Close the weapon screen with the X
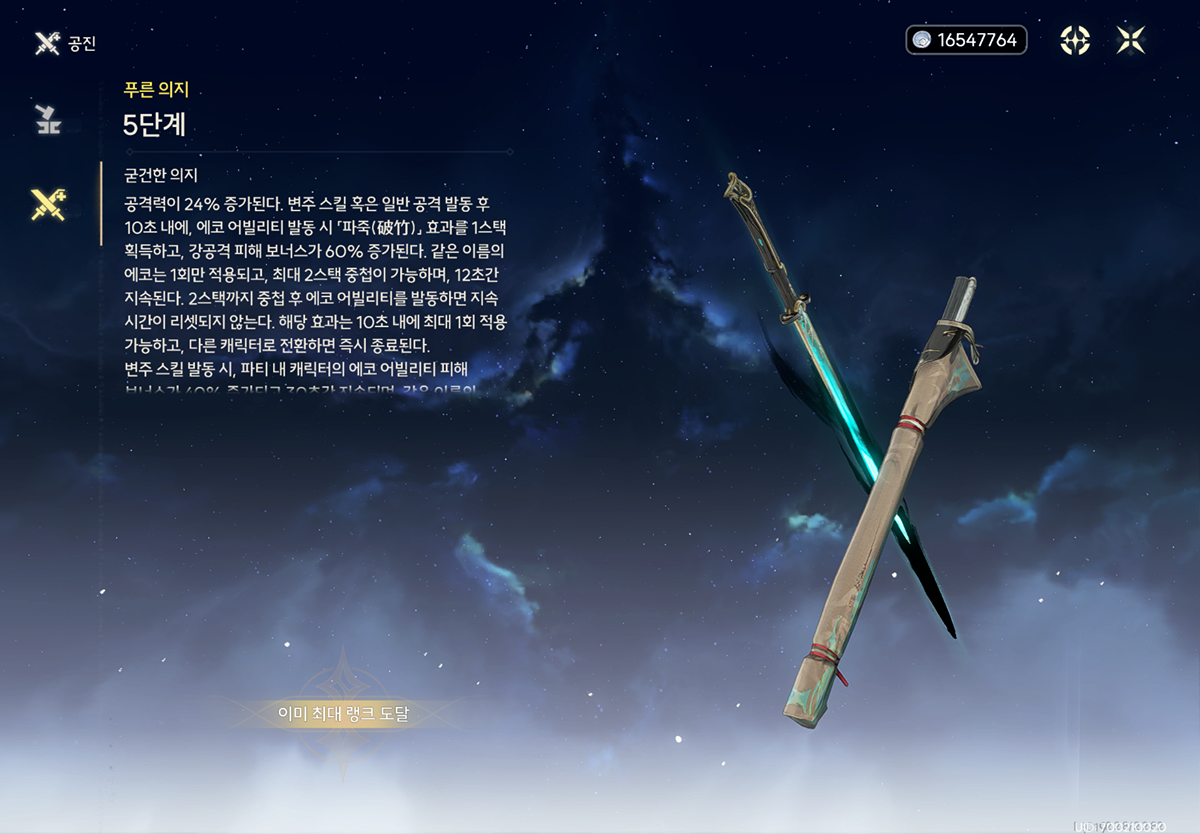 [1131, 40]
